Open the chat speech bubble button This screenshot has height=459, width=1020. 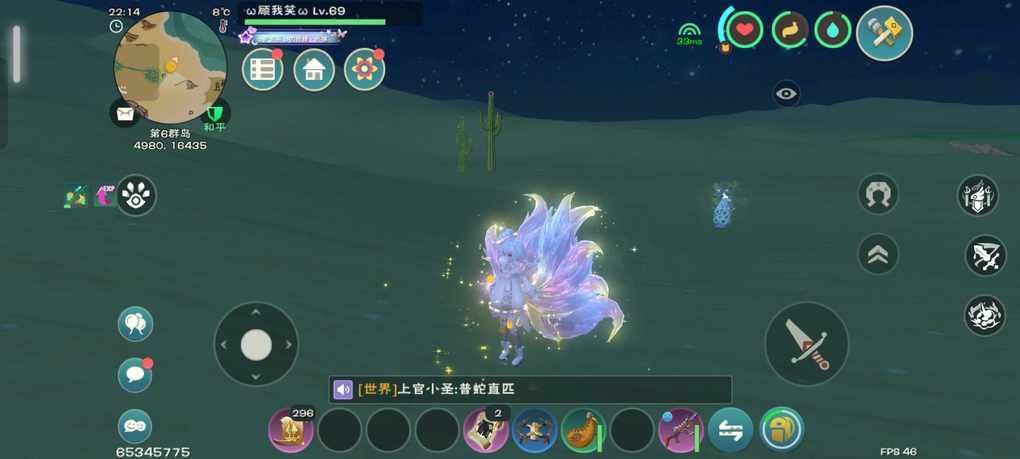135,374
